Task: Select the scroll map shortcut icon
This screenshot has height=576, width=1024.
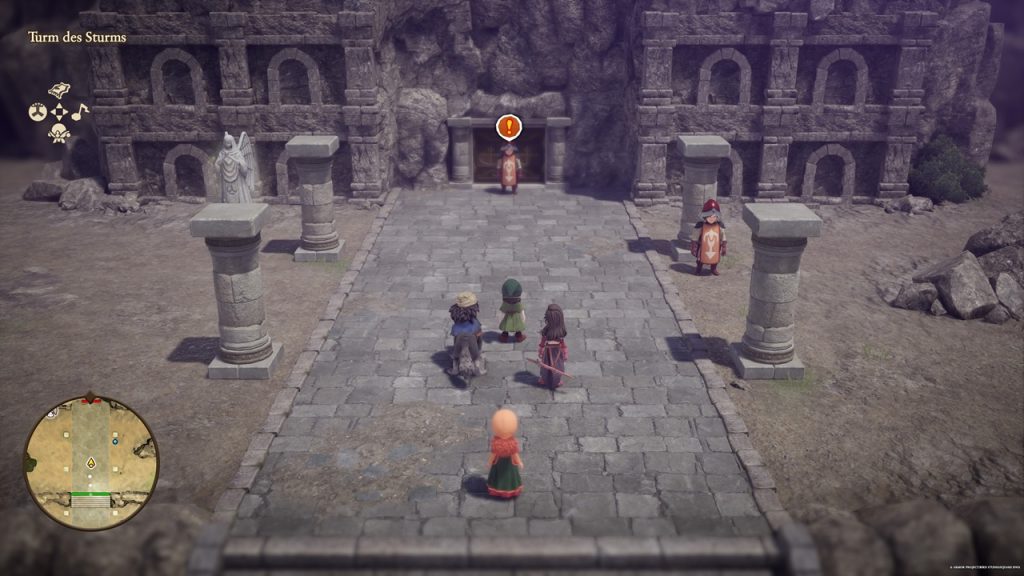Action: 59,90
